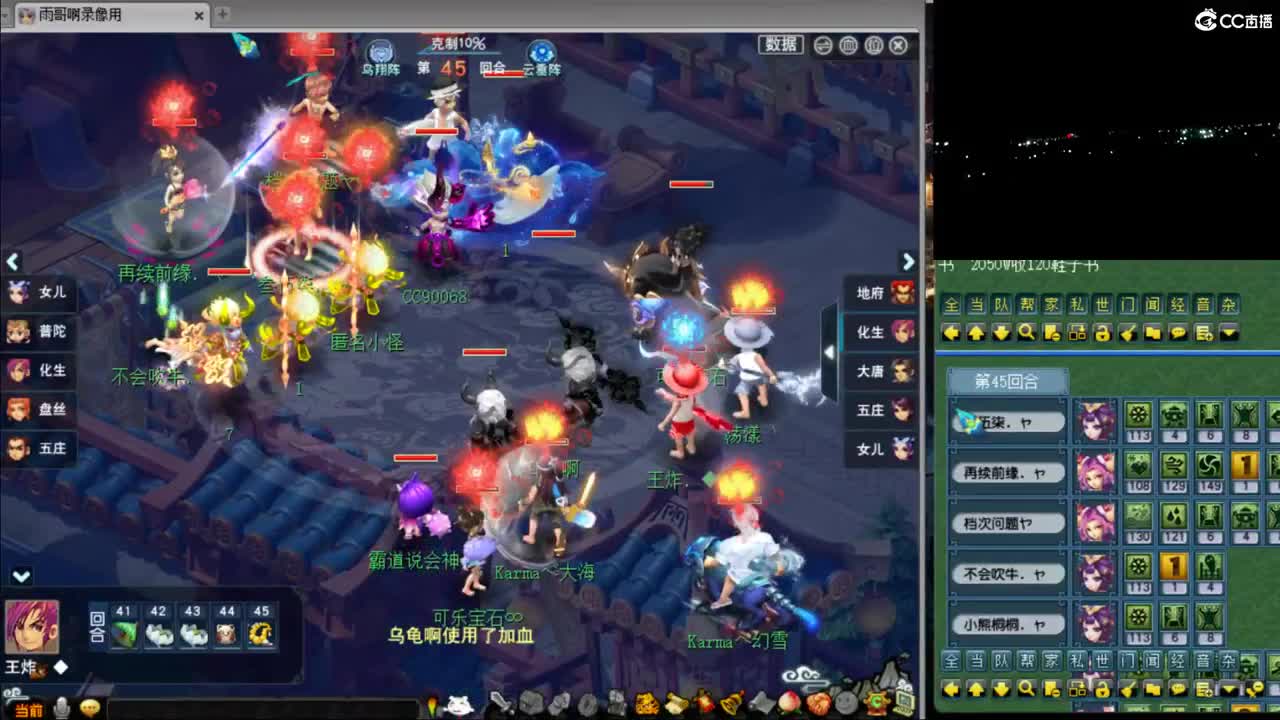Switch to the 队 team chat tab
1280x720 pixels.
(x=1001, y=304)
